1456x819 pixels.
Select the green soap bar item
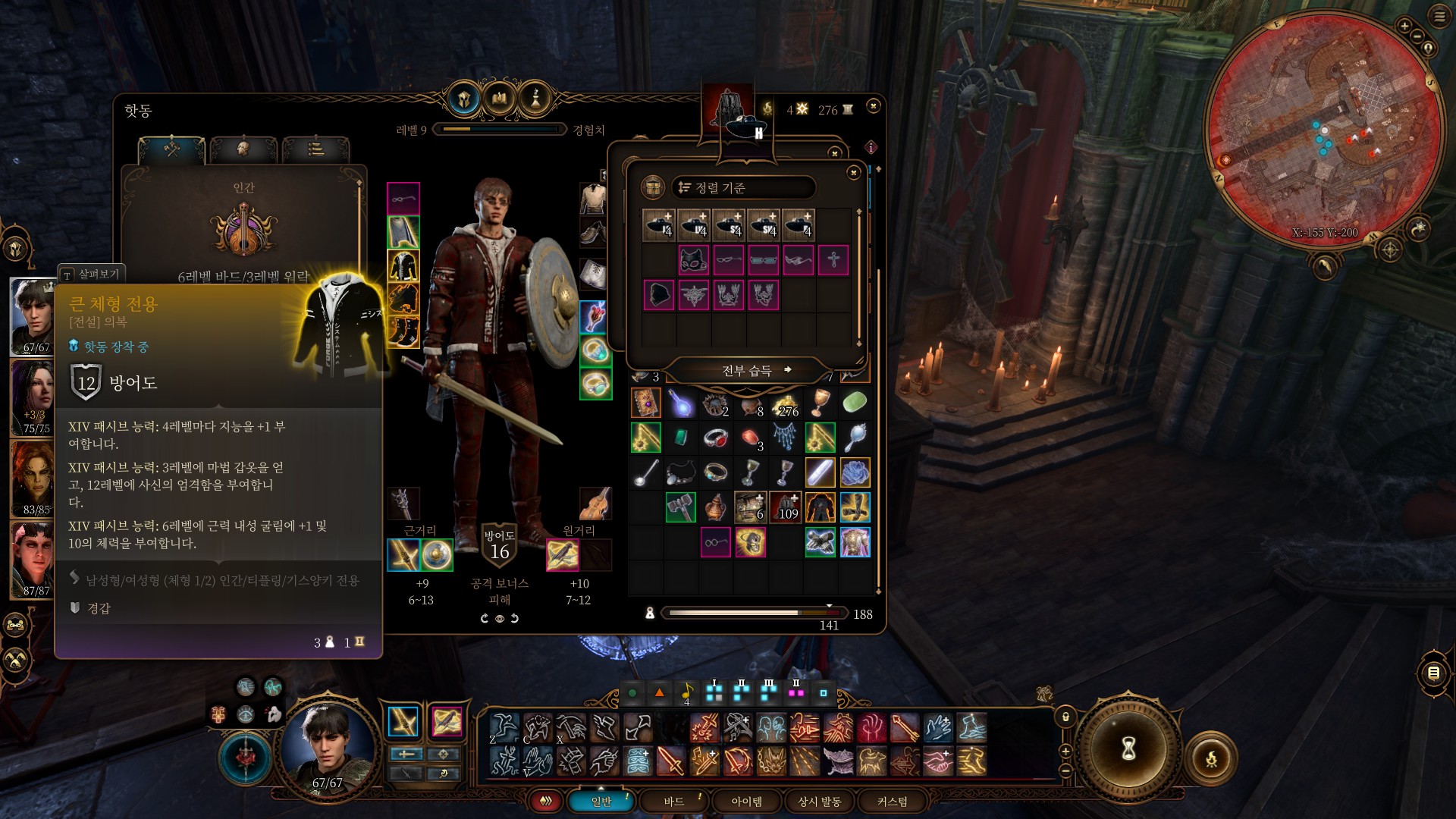pos(855,403)
